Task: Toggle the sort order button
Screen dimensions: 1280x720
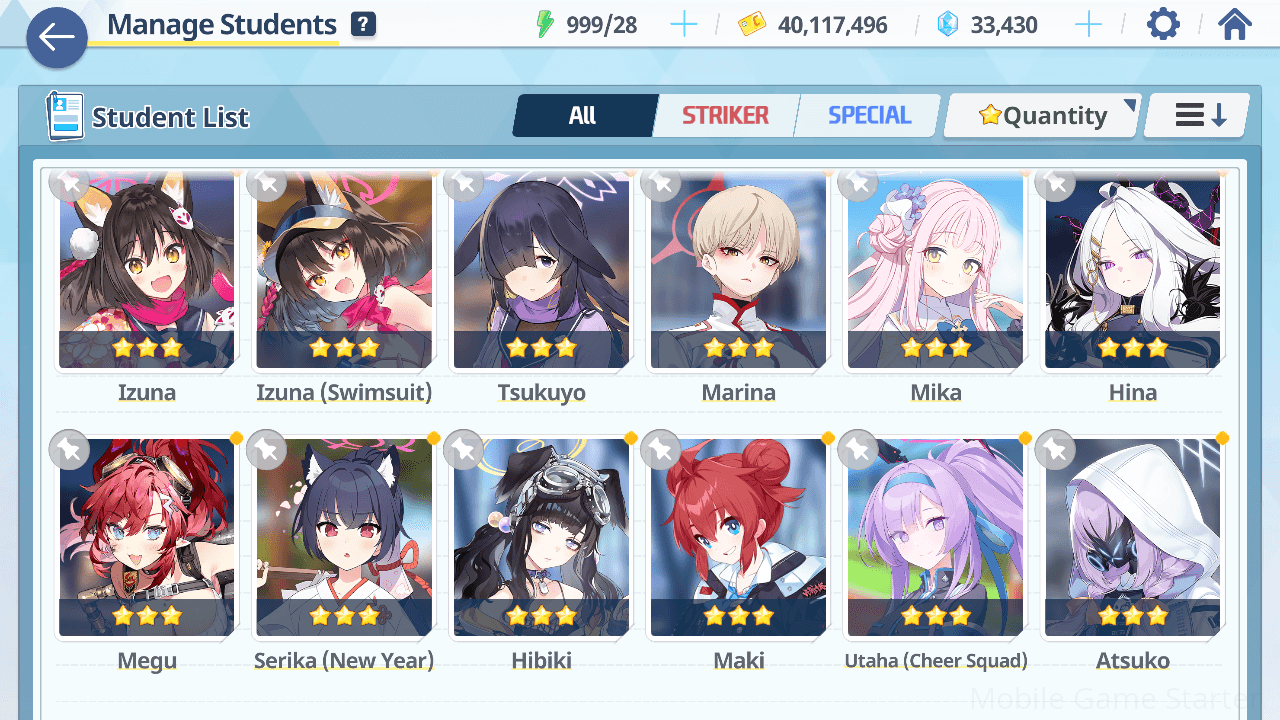Action: point(1199,116)
